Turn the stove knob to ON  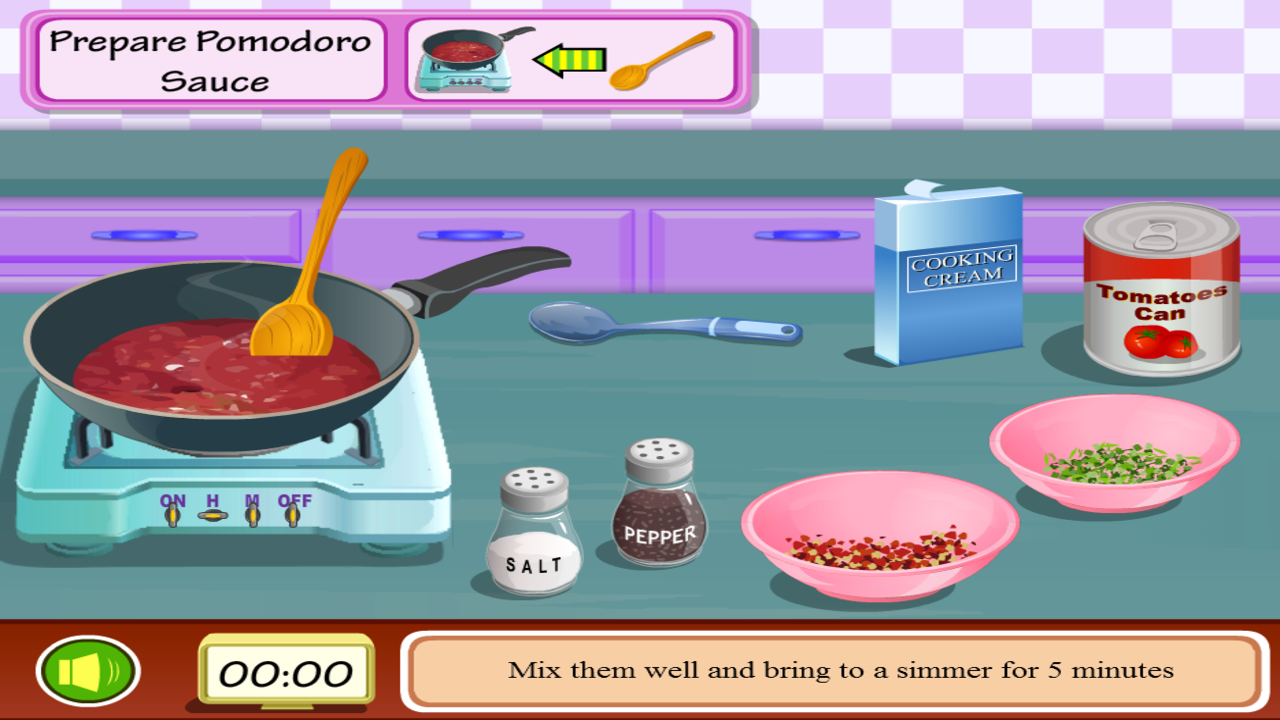click(x=170, y=516)
